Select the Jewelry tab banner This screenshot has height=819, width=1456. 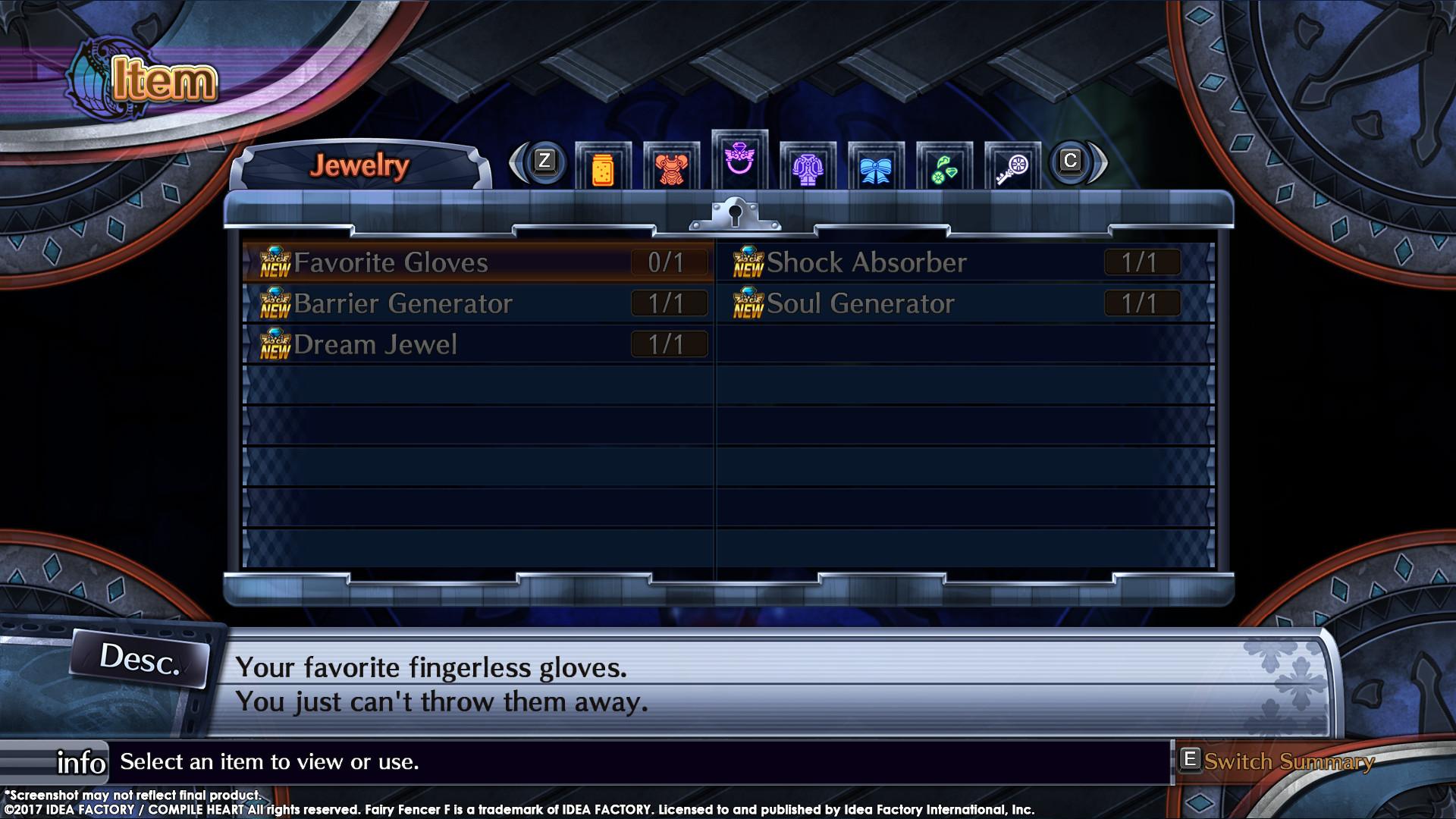coord(363,164)
